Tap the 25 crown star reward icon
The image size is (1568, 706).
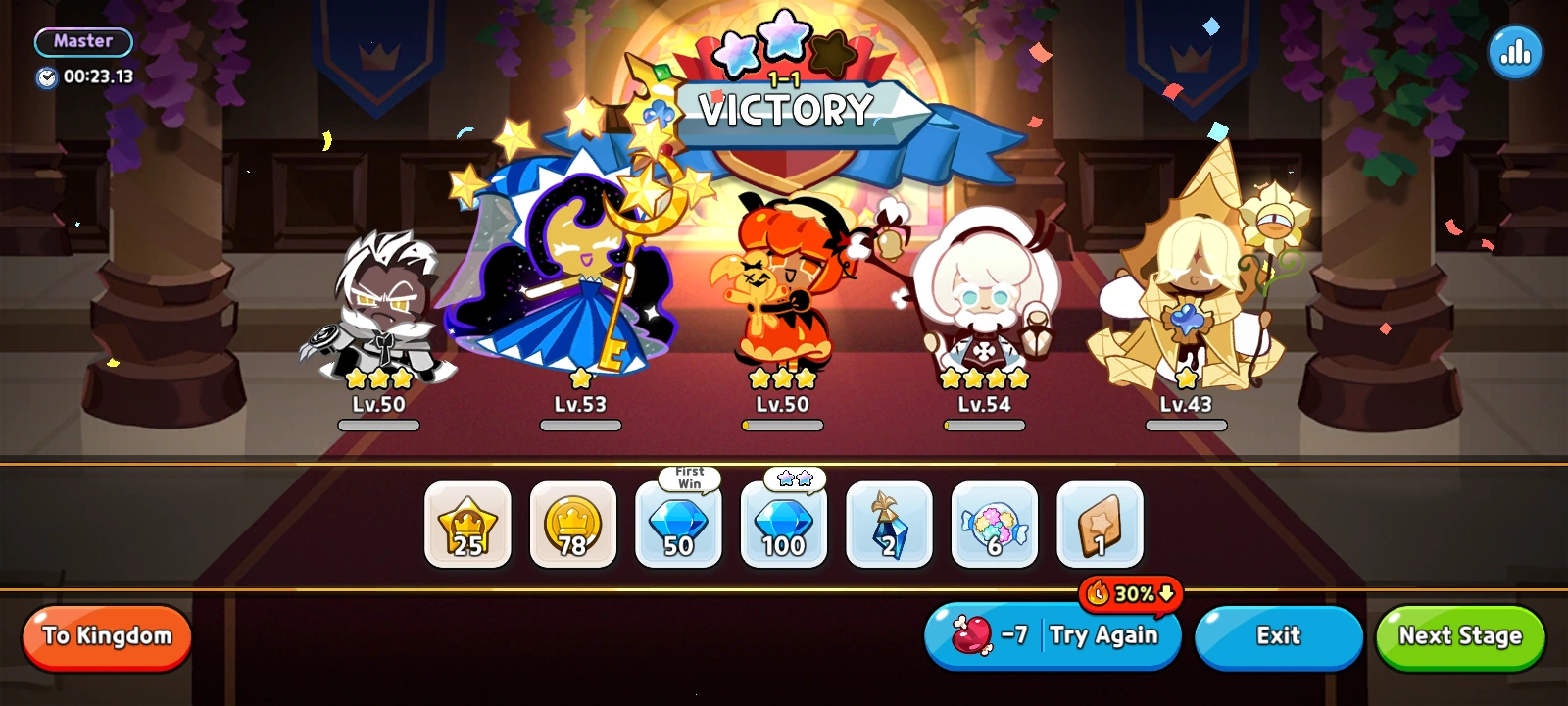466,526
